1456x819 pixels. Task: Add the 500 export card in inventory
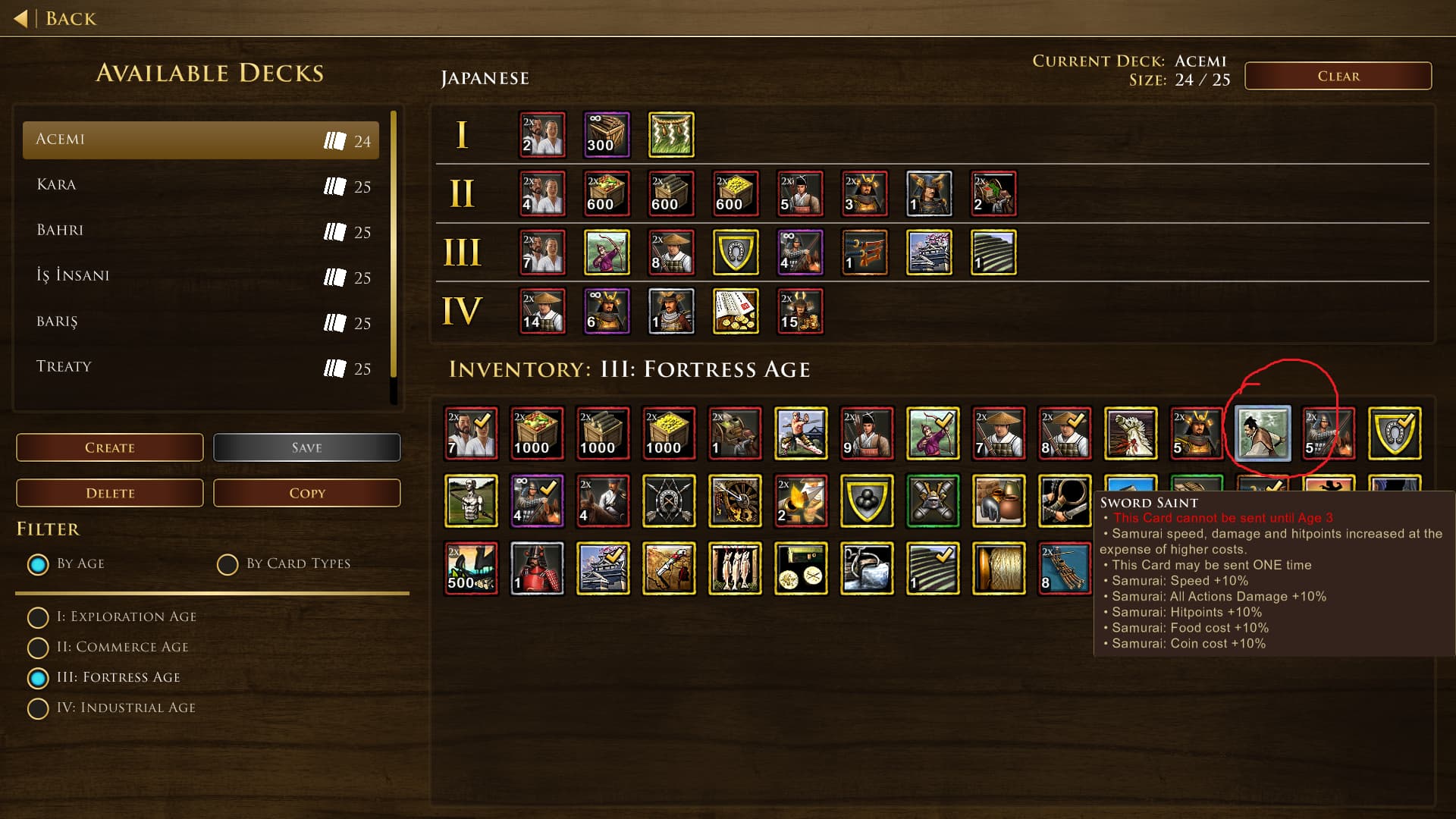click(471, 568)
